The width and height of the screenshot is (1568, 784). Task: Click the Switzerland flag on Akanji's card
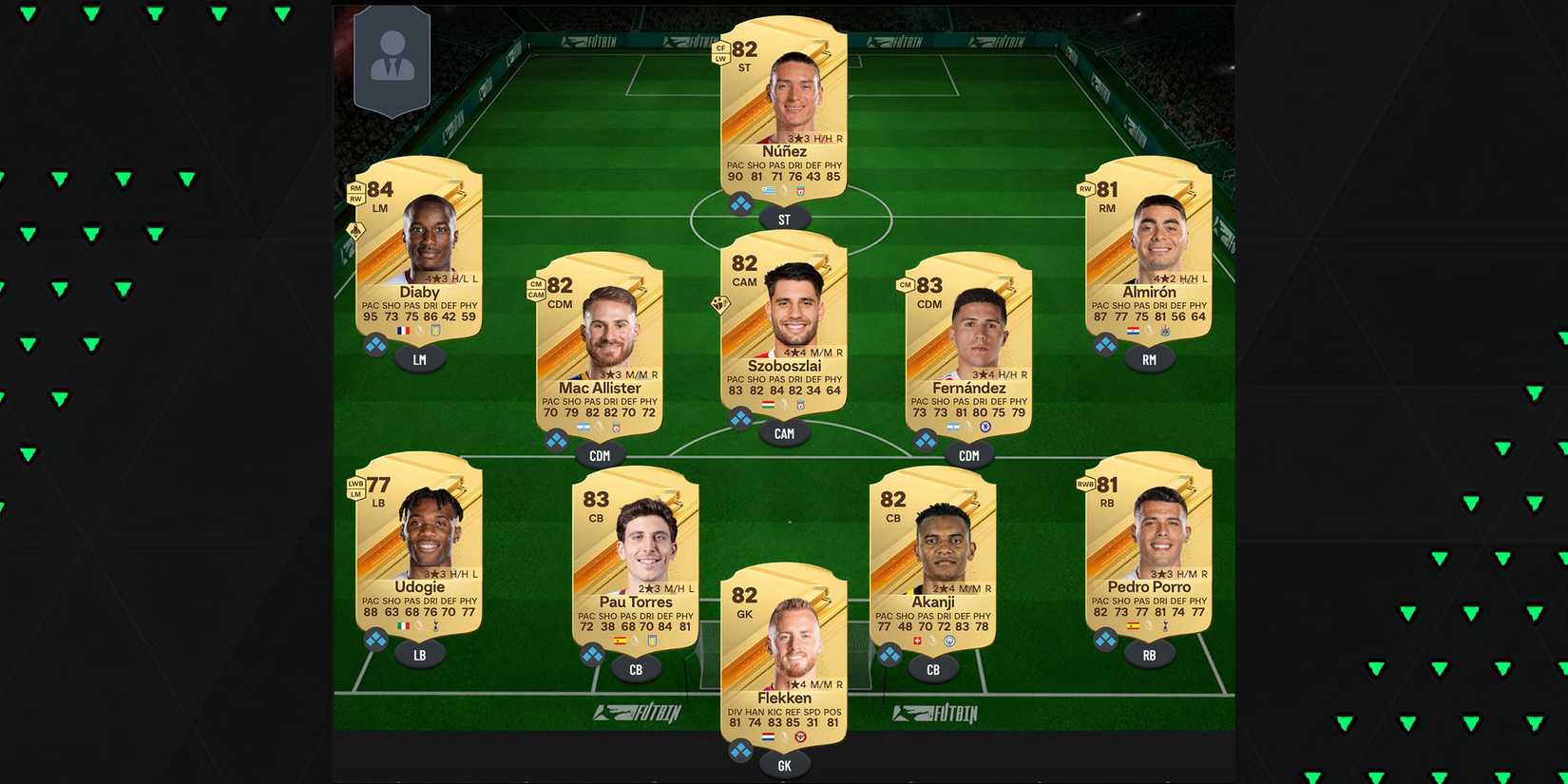916,641
